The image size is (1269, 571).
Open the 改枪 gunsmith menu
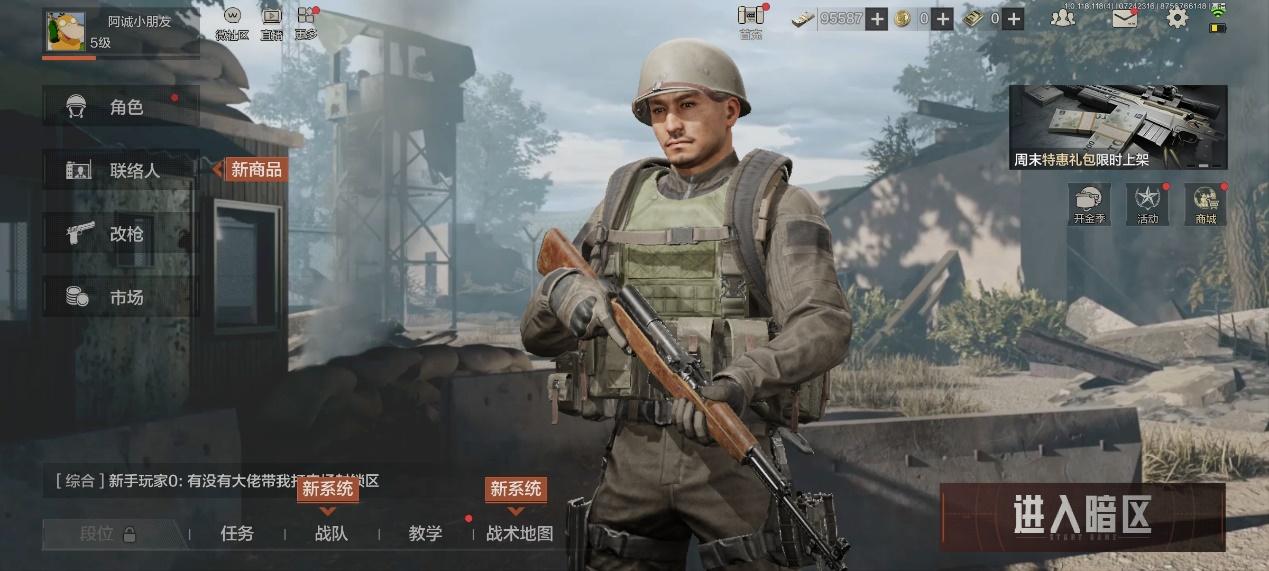click(120, 234)
